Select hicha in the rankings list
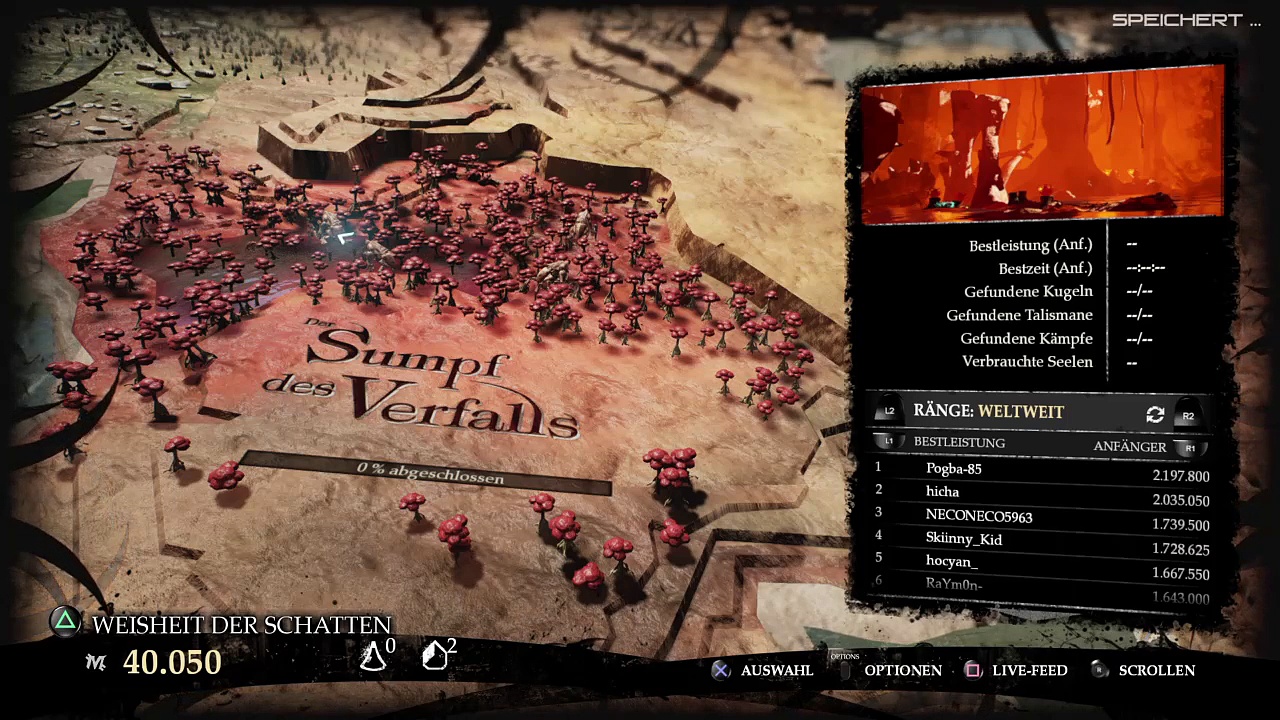Viewport: 1280px width, 720px height. (x=1042, y=494)
